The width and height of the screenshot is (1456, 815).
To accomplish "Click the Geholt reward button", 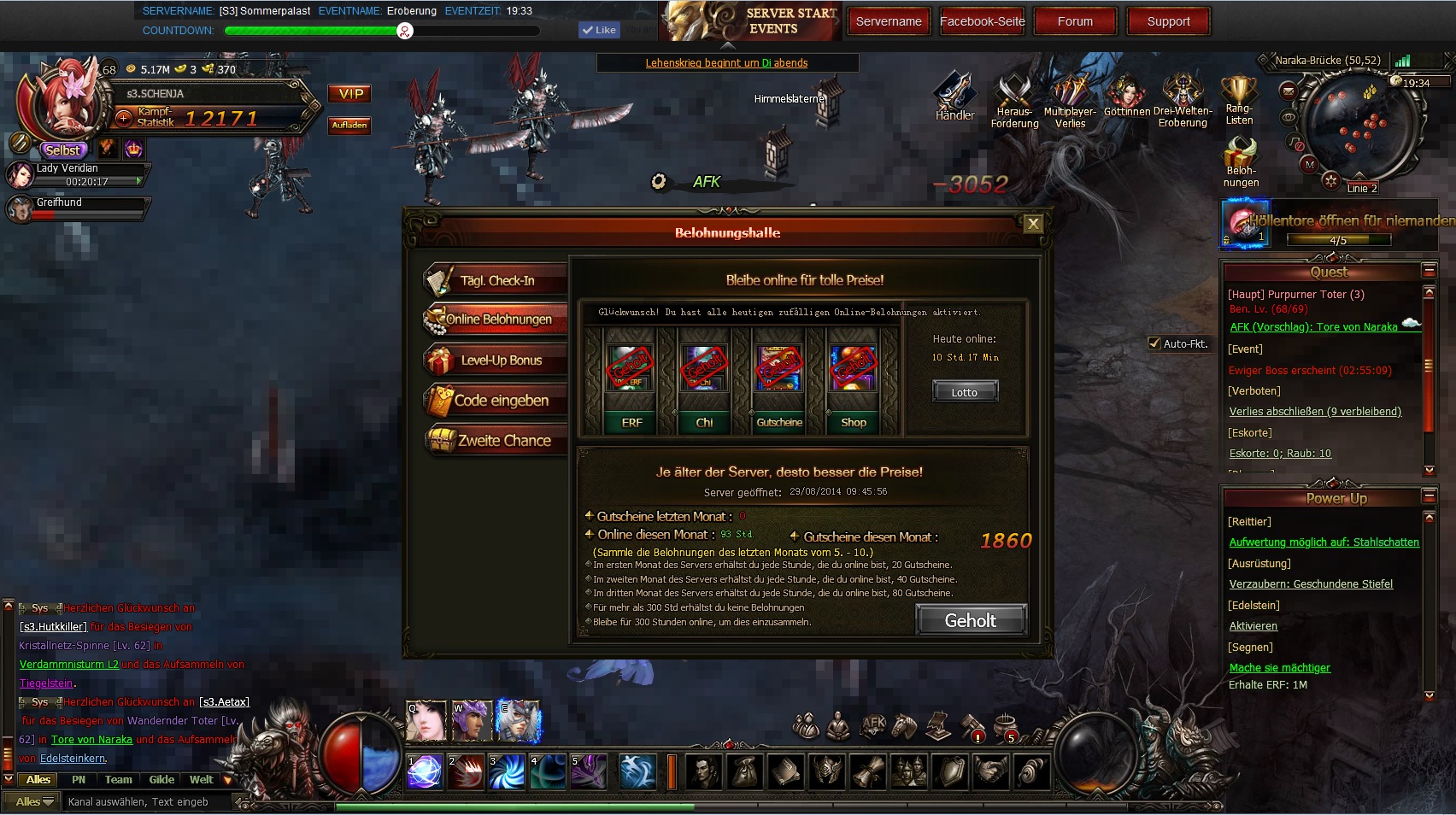I will [970, 621].
